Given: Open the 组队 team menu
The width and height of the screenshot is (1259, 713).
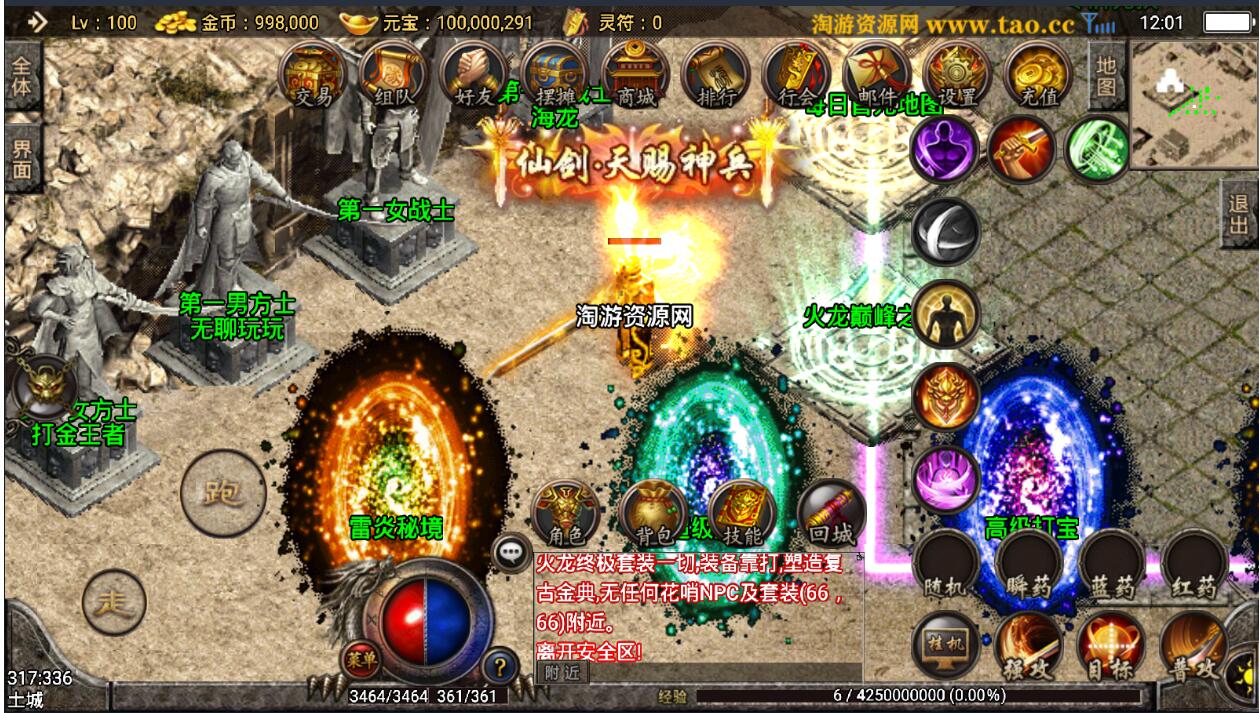Looking at the screenshot, I should [x=394, y=74].
